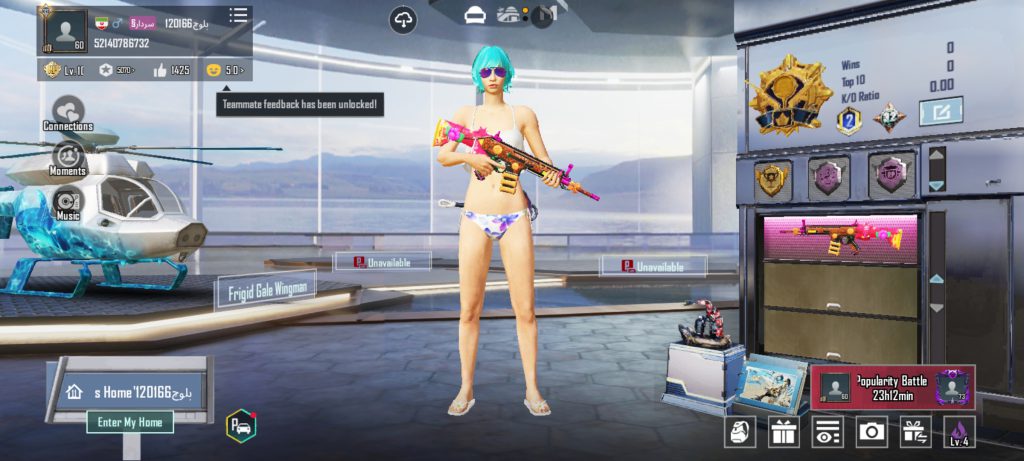The image size is (1024, 461).
Task: Open the gift box icon
Action: [x=783, y=432]
